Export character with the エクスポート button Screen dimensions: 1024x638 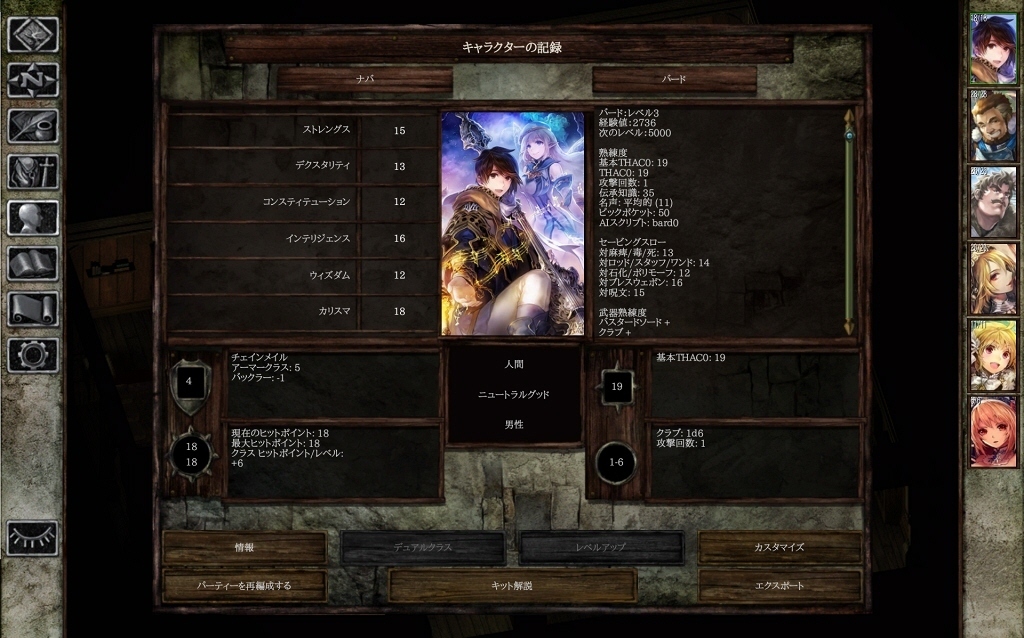(779, 586)
